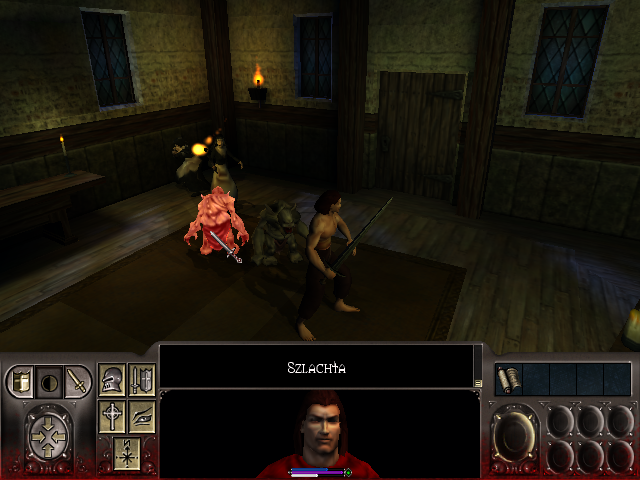640x480 pixels.
Task: Open the sword and shield equipment panel
Action: pyautogui.click(x=141, y=381)
